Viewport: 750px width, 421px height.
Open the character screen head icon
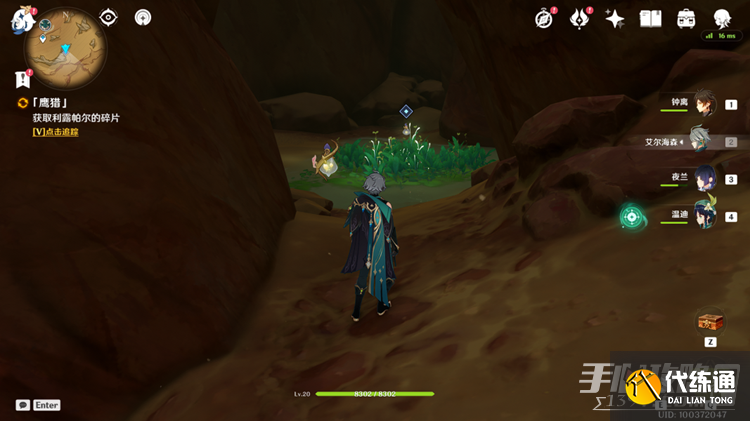tap(722, 19)
